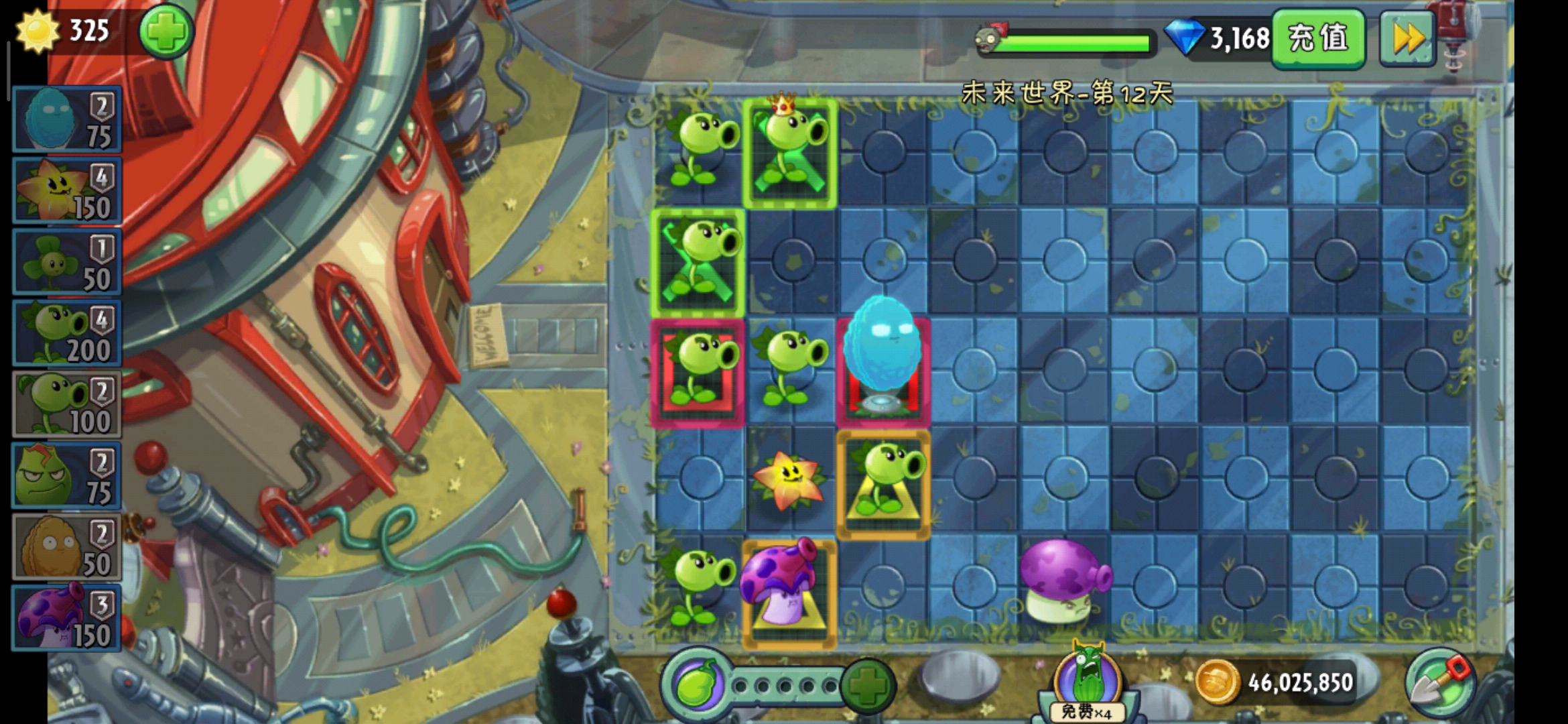This screenshot has height=724, width=1568.
Task: Click the green plus beside the sun counter
Action: pyautogui.click(x=166, y=32)
